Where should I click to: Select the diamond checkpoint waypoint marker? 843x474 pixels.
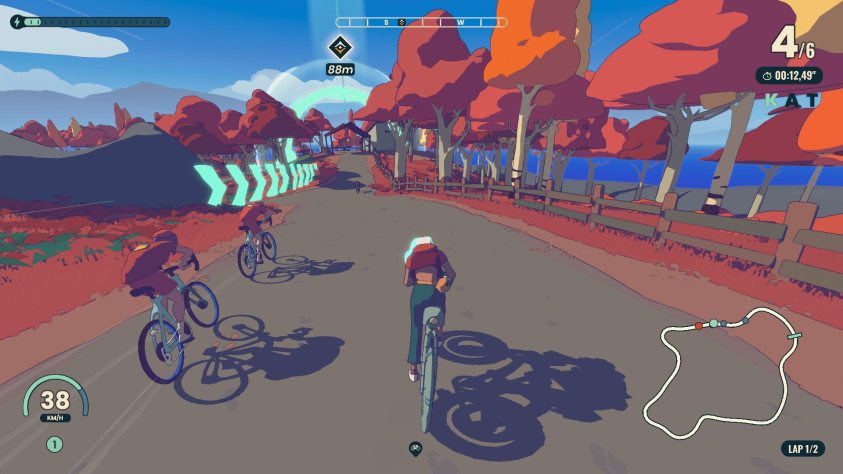(x=340, y=46)
